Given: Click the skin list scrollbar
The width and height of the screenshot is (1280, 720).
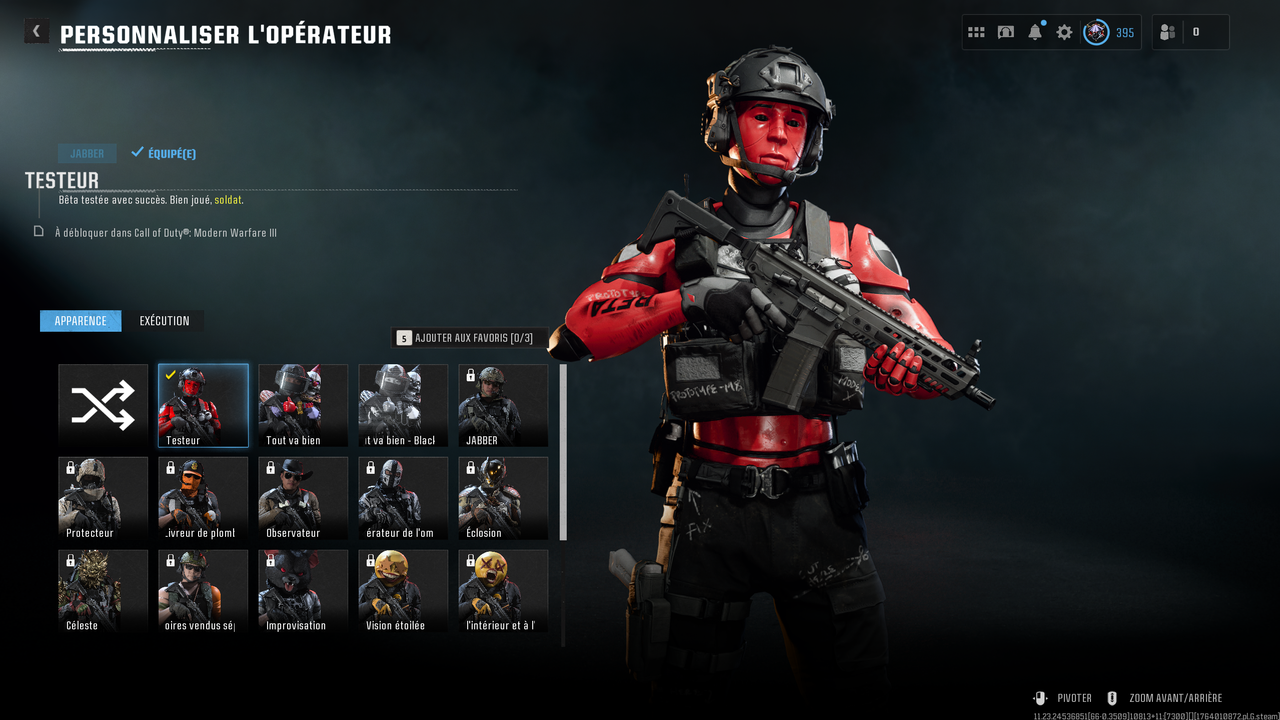Looking at the screenshot, I should click(x=563, y=452).
